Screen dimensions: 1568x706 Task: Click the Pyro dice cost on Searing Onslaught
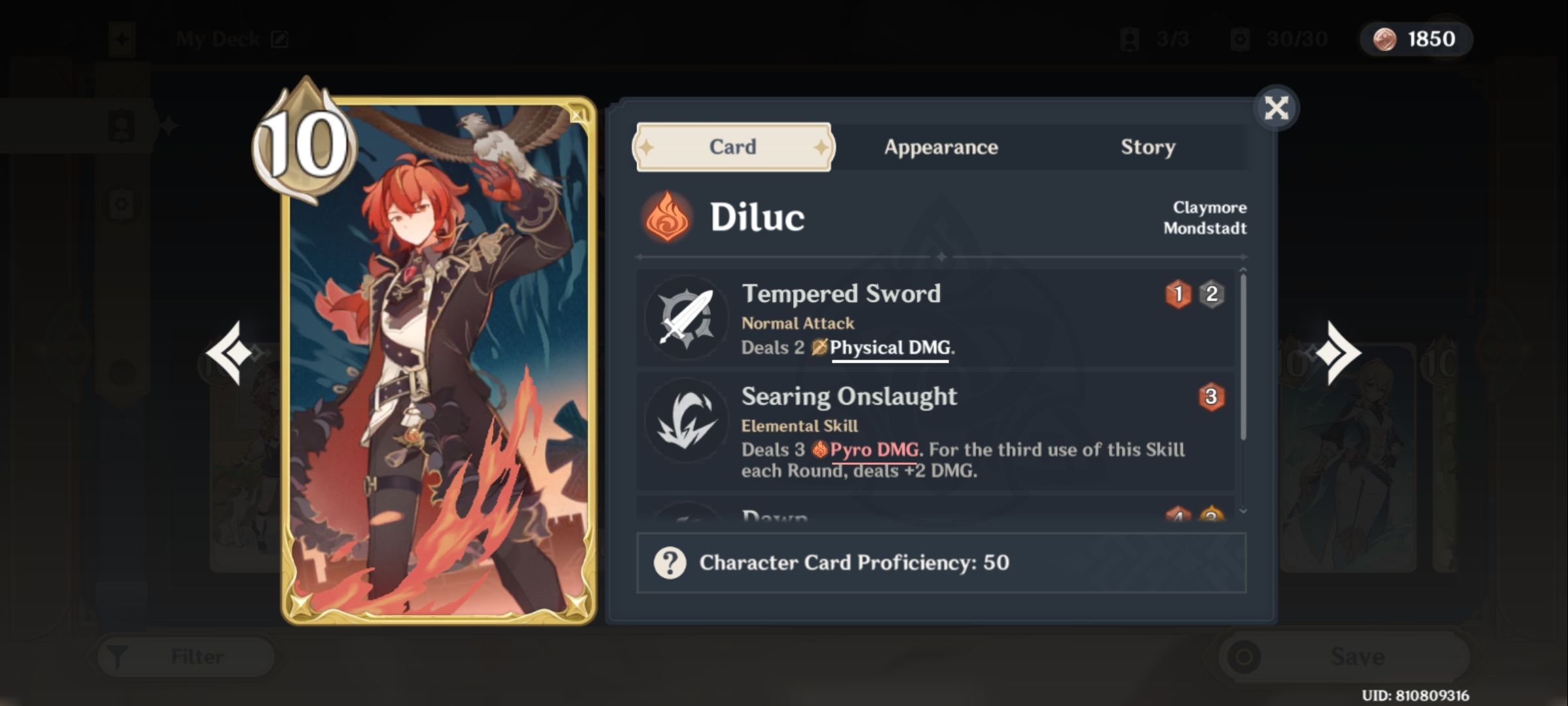click(x=1211, y=397)
